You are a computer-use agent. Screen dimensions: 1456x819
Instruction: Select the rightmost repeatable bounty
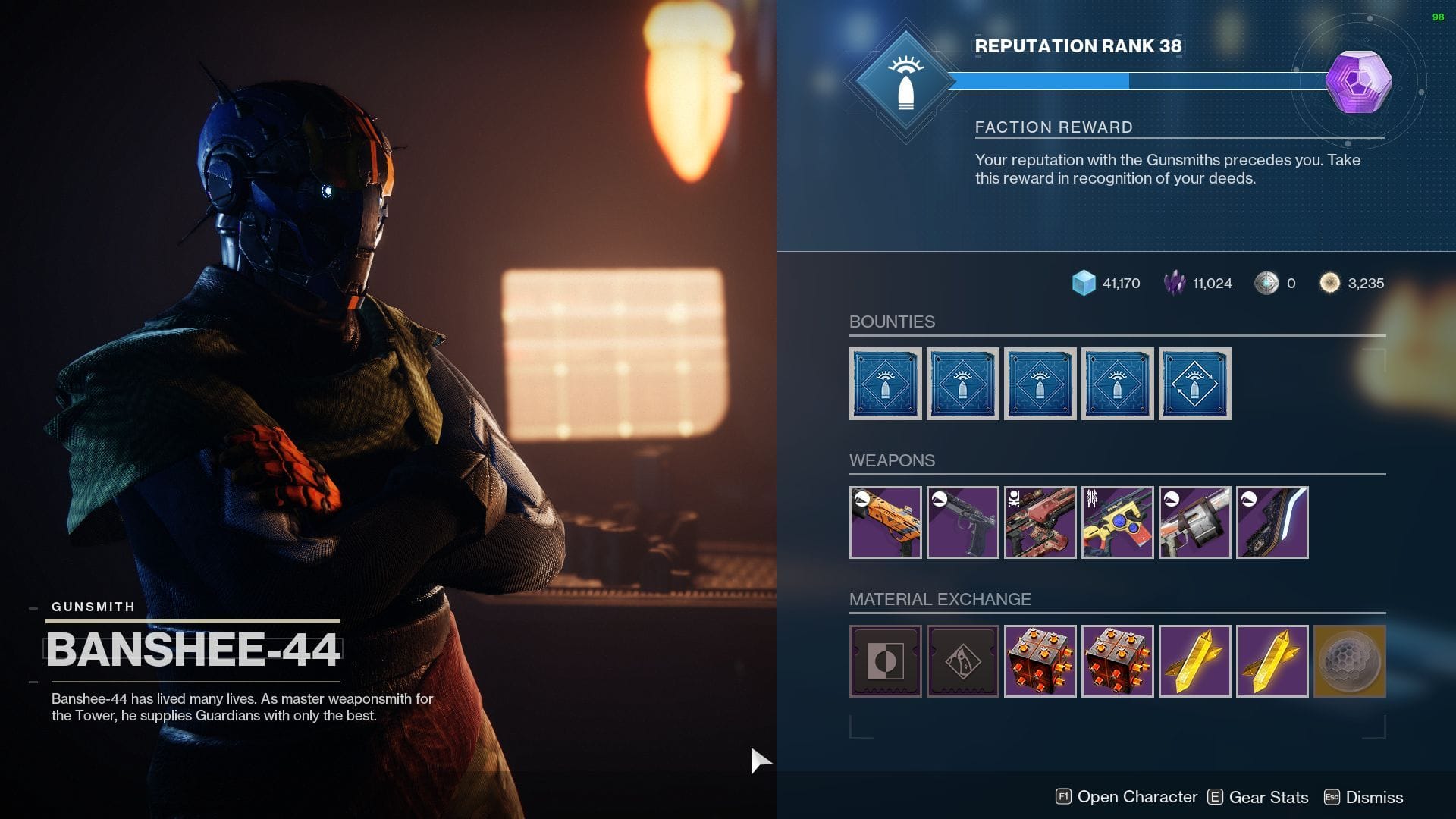click(1194, 384)
